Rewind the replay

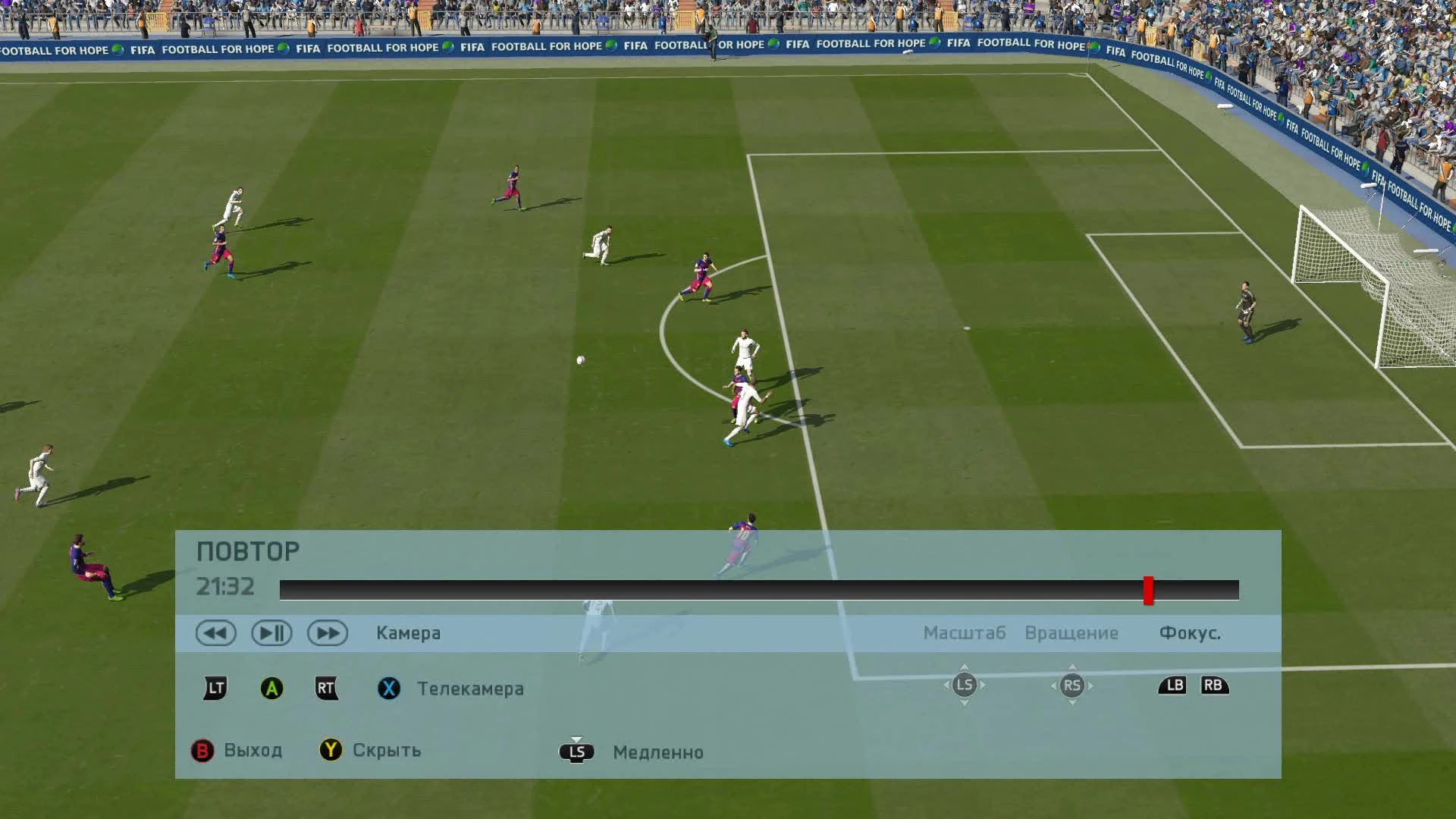click(x=216, y=633)
